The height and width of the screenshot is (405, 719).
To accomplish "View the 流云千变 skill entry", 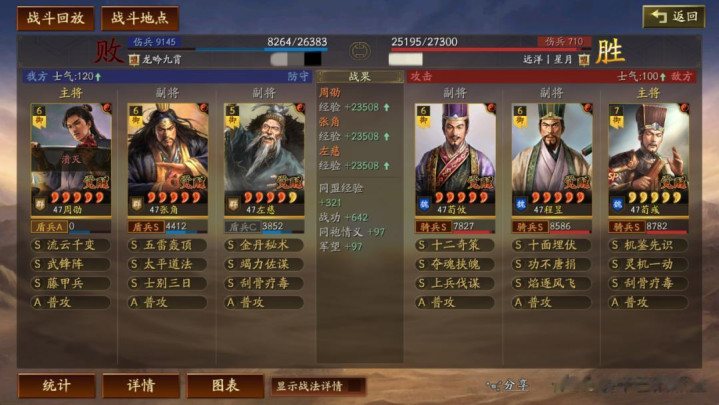I will (x=71, y=244).
